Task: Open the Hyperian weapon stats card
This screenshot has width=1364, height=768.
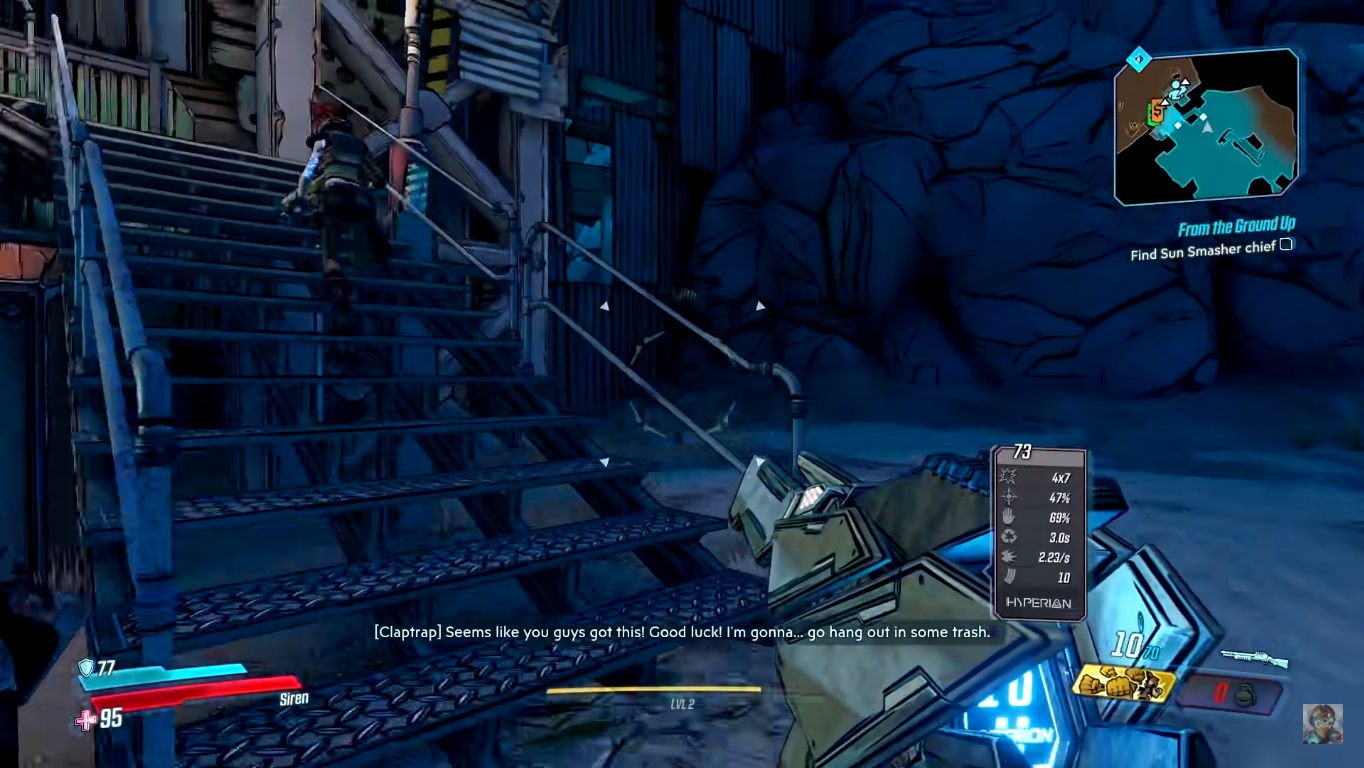Action: [x=1038, y=533]
